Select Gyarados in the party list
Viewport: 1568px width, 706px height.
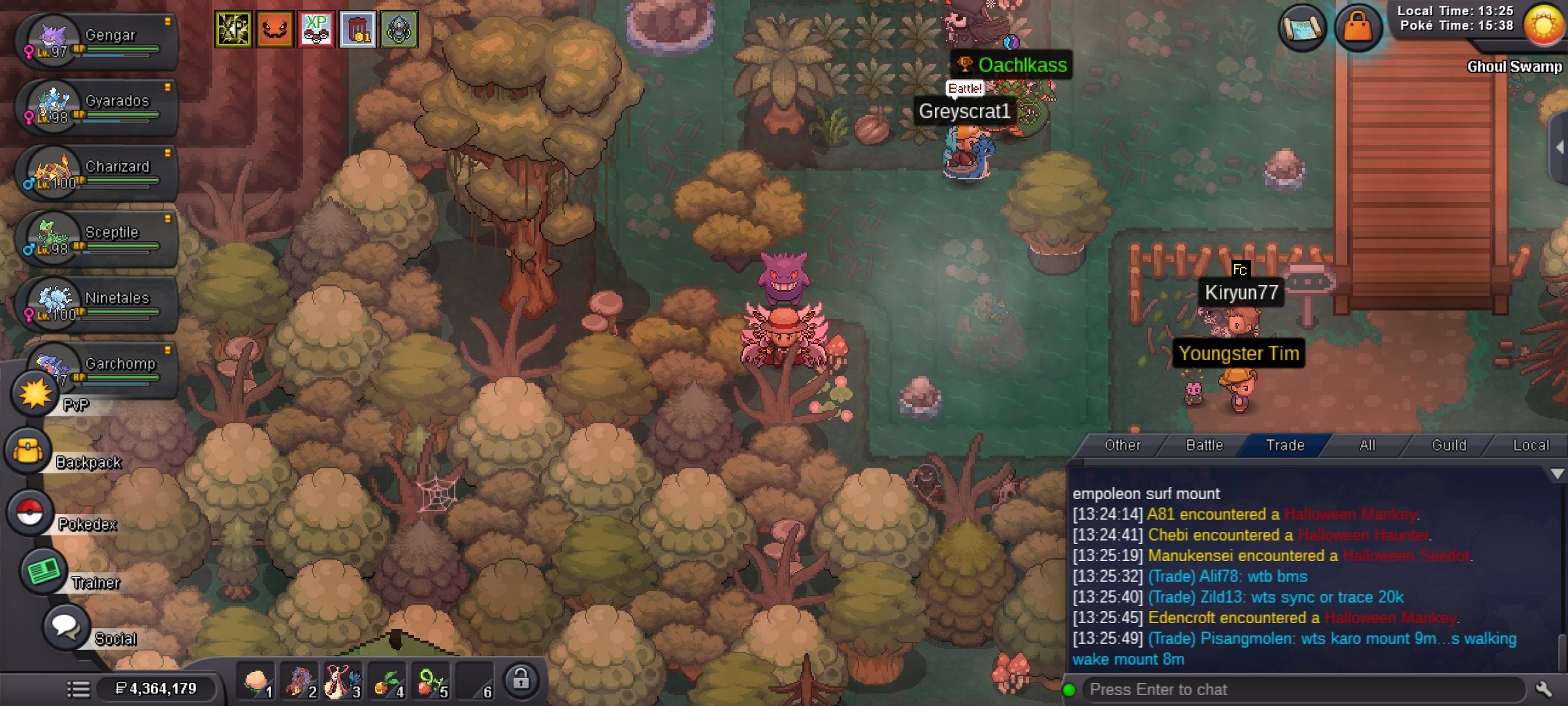click(98, 107)
